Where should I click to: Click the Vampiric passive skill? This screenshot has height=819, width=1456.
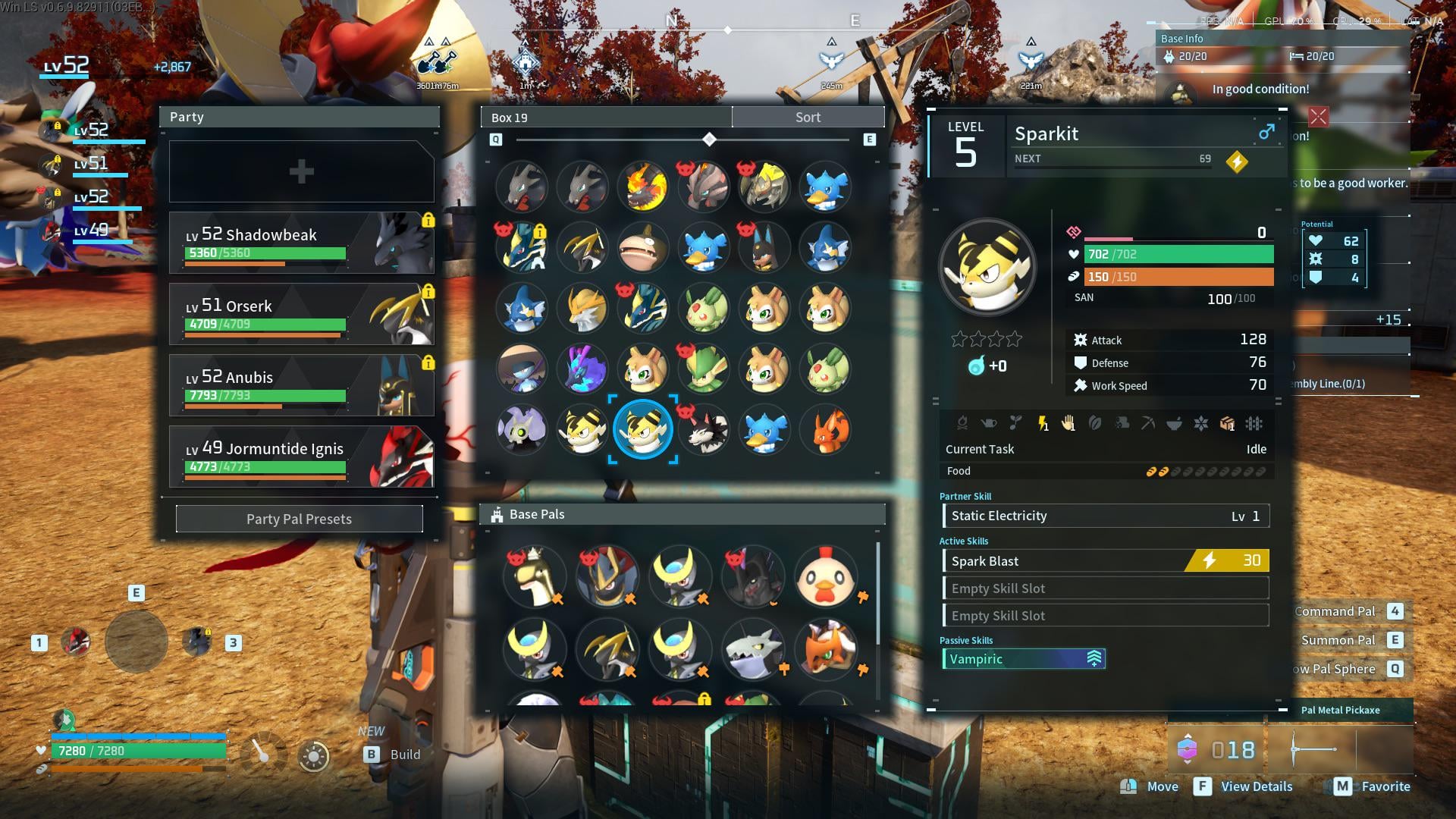tap(1023, 659)
